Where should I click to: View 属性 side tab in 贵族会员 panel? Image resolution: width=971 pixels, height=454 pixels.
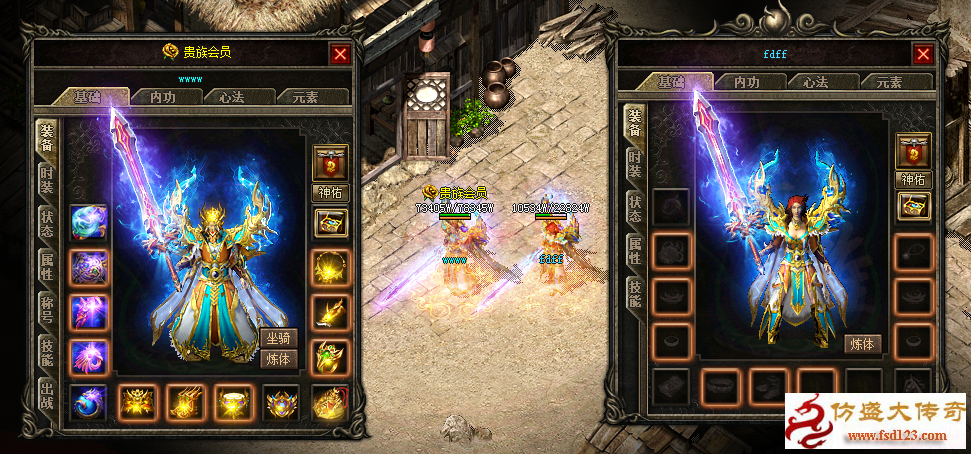click(x=46, y=266)
